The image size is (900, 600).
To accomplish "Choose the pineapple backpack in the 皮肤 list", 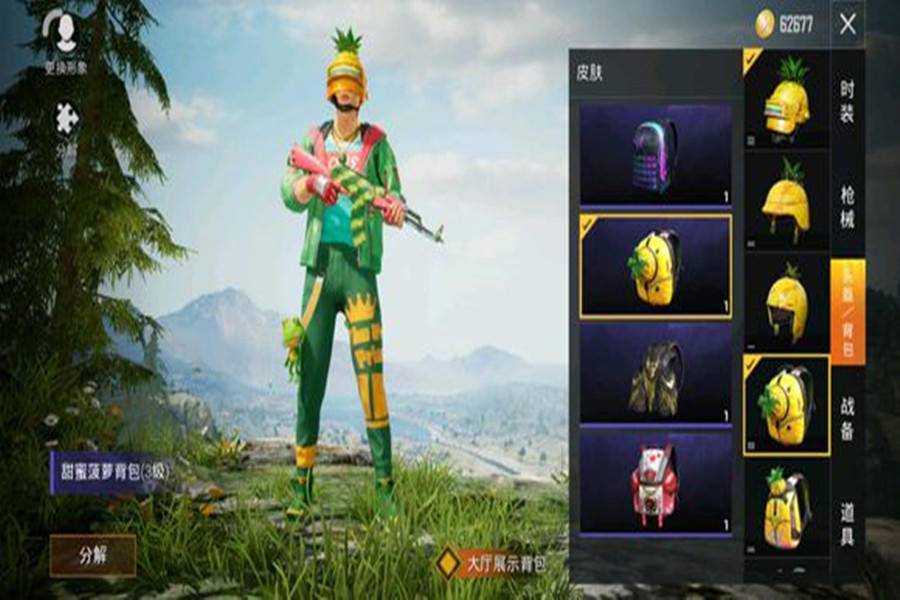I will tap(655, 266).
